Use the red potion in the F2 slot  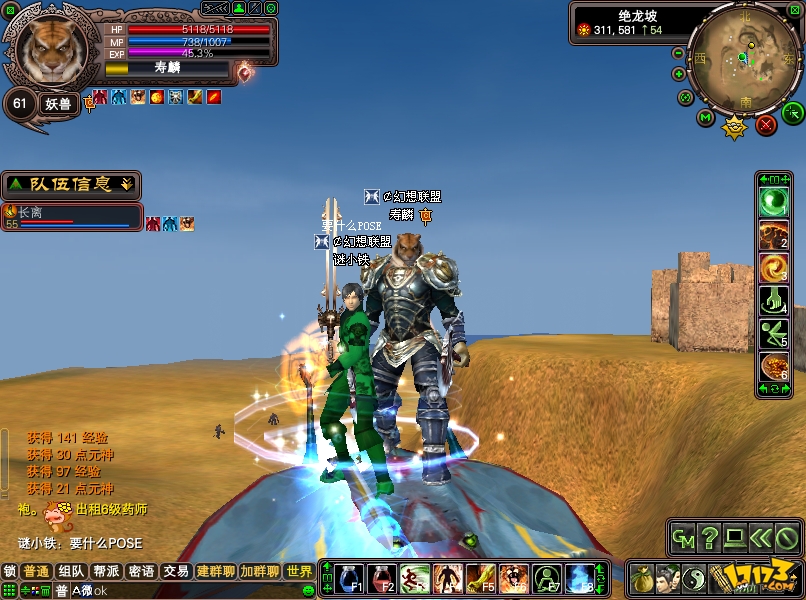coord(382,578)
